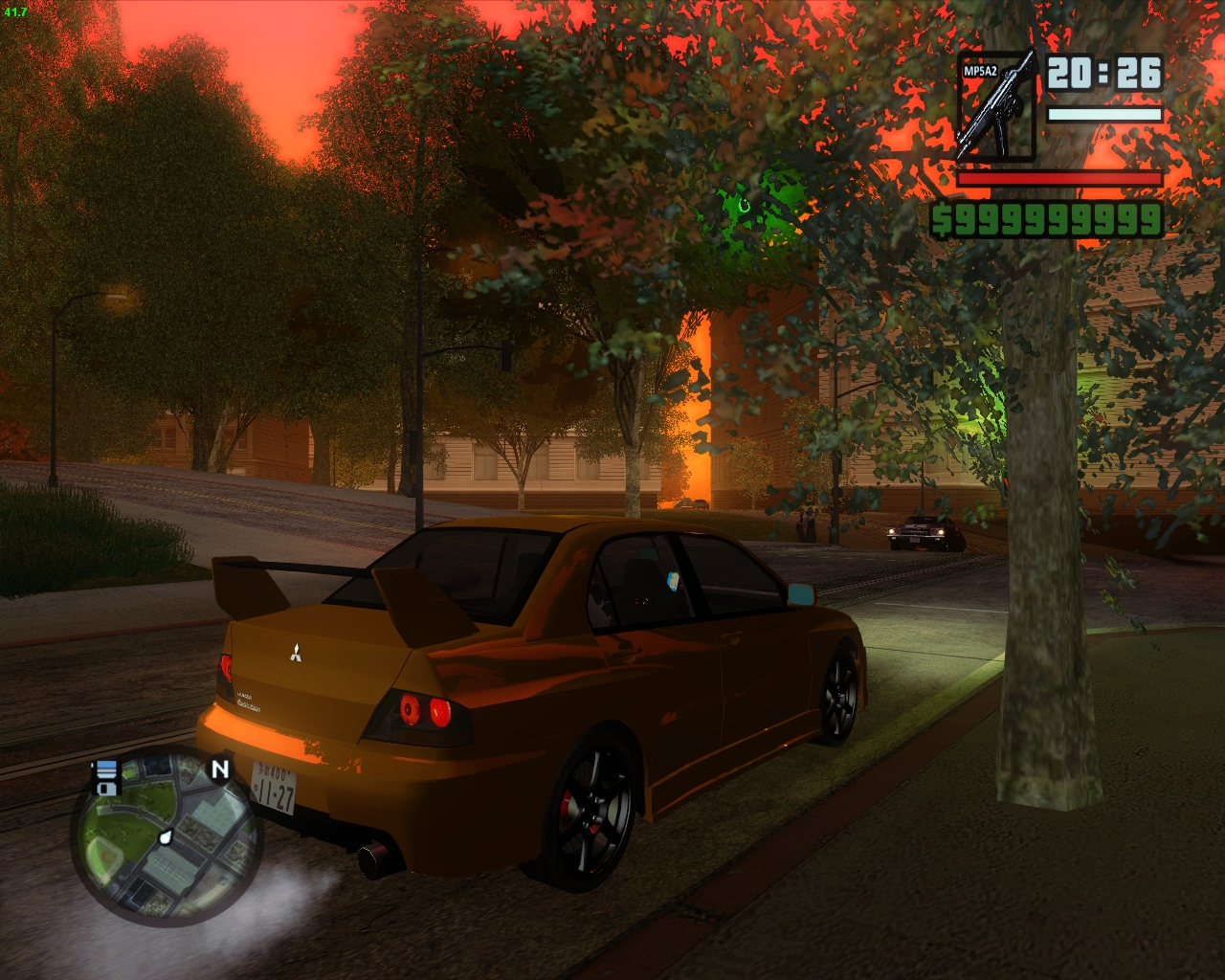
Task: Click the MP5A2 weapon icon
Action: tap(997, 105)
